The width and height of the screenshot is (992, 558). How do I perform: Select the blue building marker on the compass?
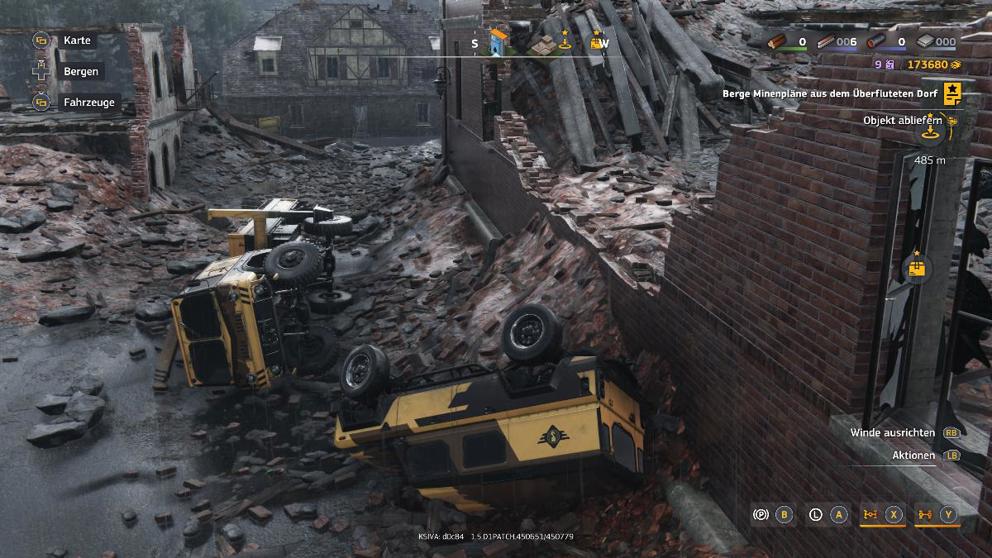pyautogui.click(x=498, y=41)
